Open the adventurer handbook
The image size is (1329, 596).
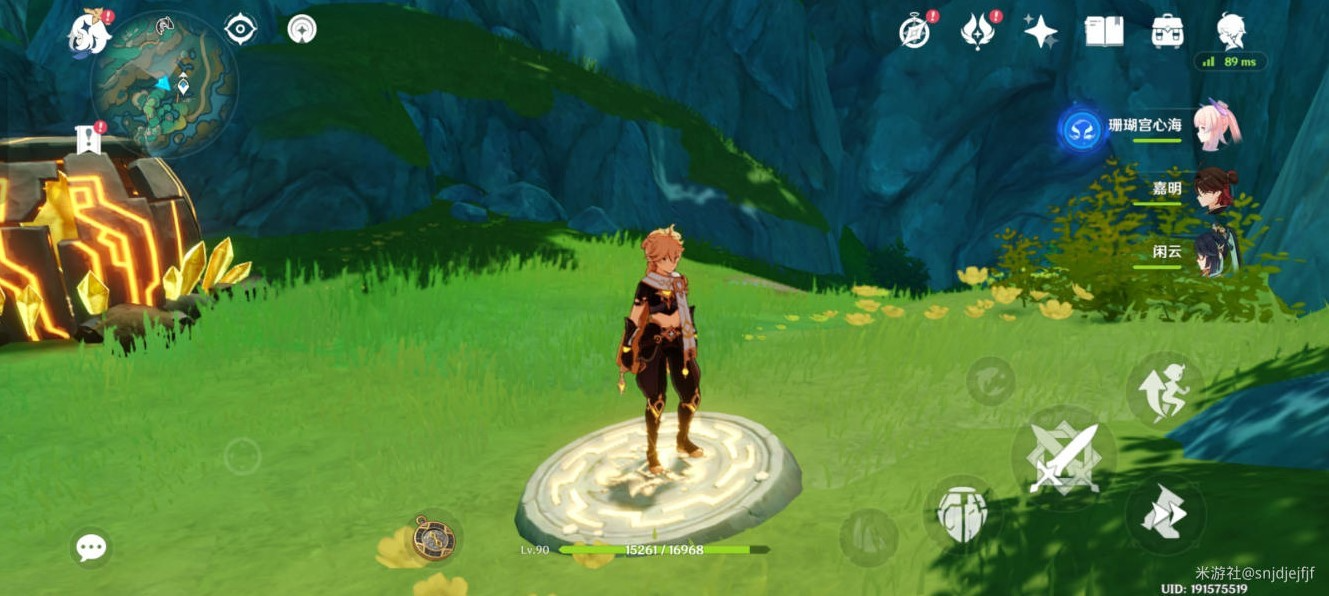coord(1103,32)
